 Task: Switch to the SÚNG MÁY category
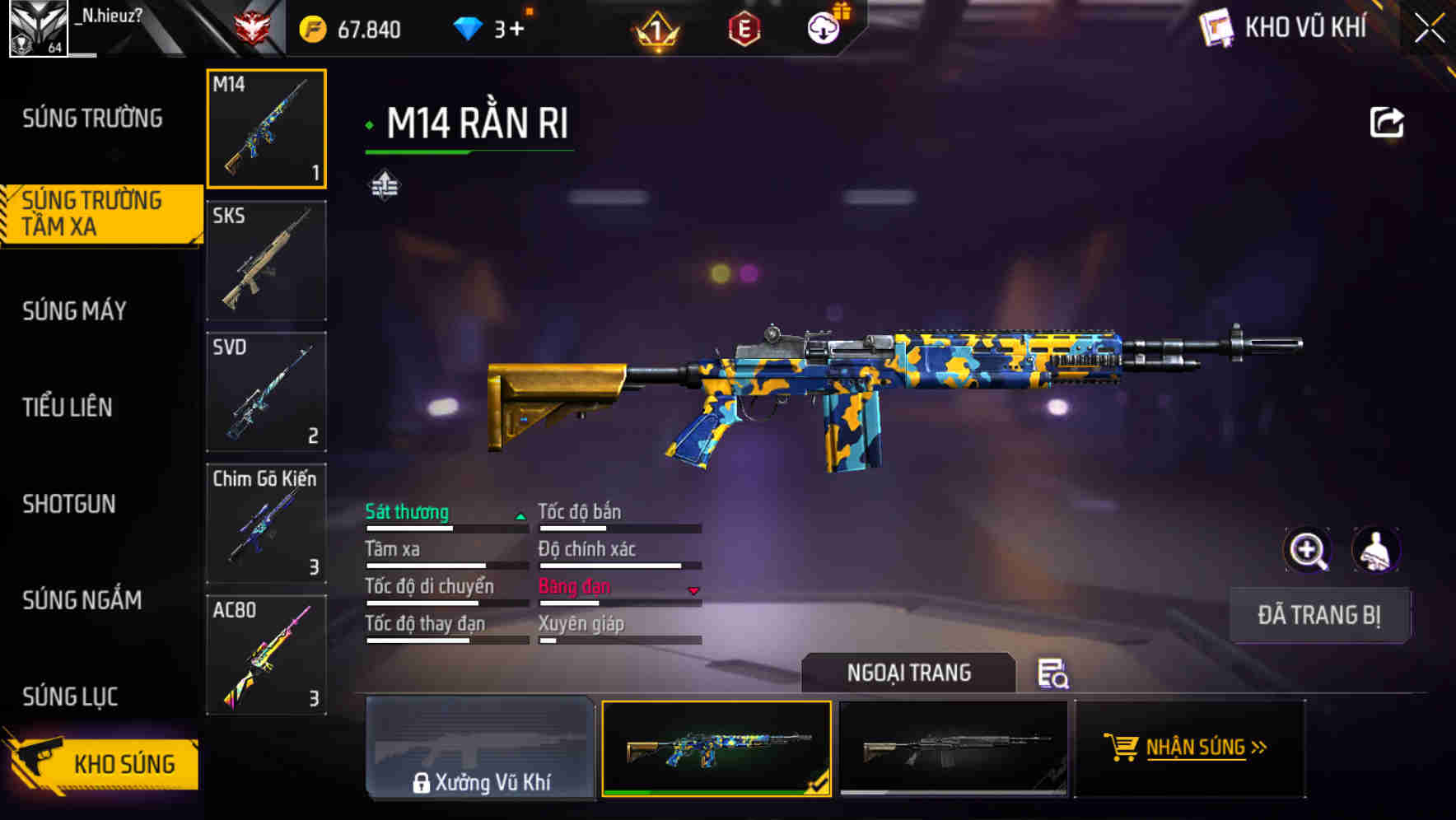(x=74, y=310)
